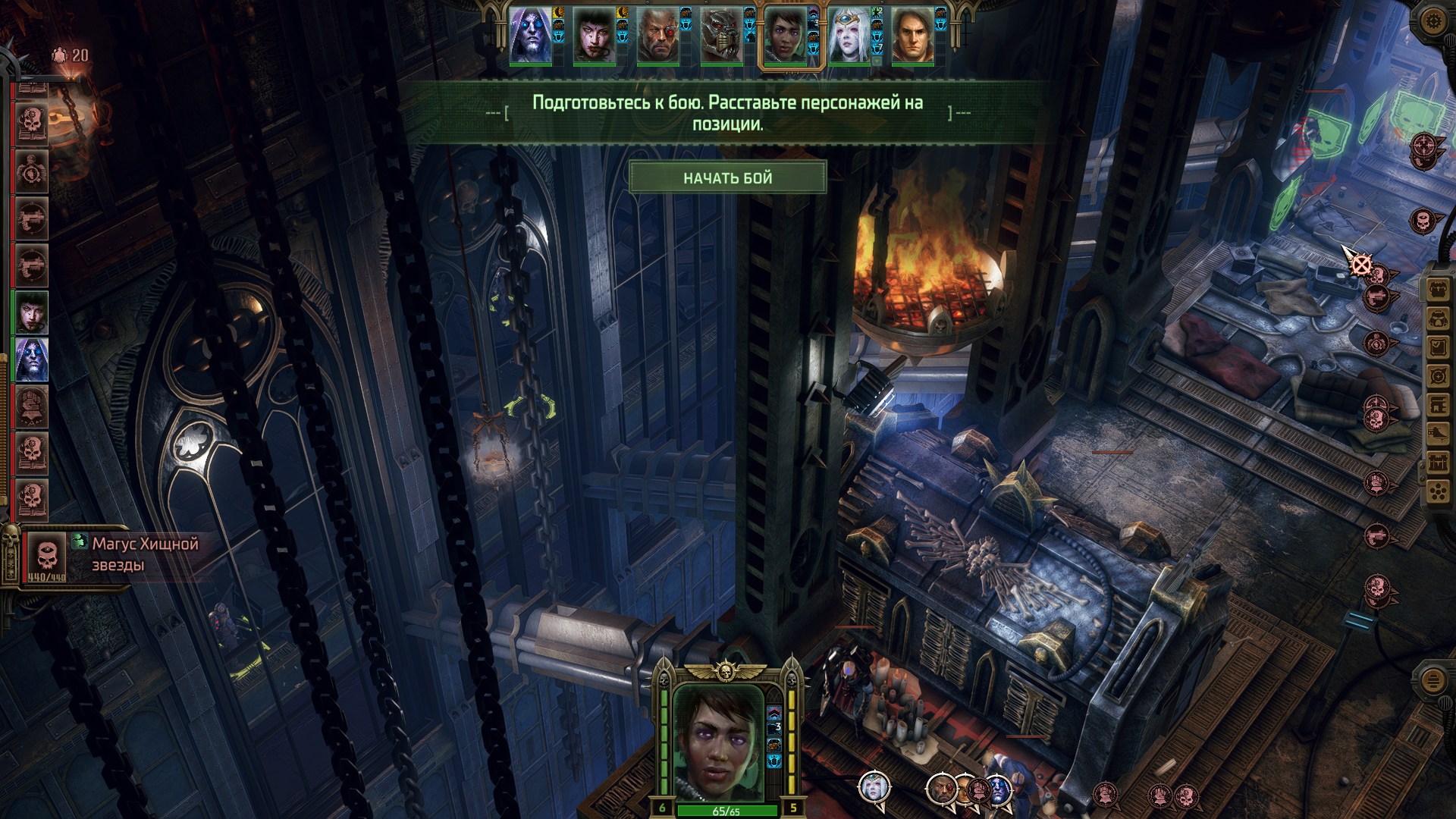Select the black-haired scarred woman party portrait
Image resolution: width=1456 pixels, height=819 pixels.
click(594, 36)
